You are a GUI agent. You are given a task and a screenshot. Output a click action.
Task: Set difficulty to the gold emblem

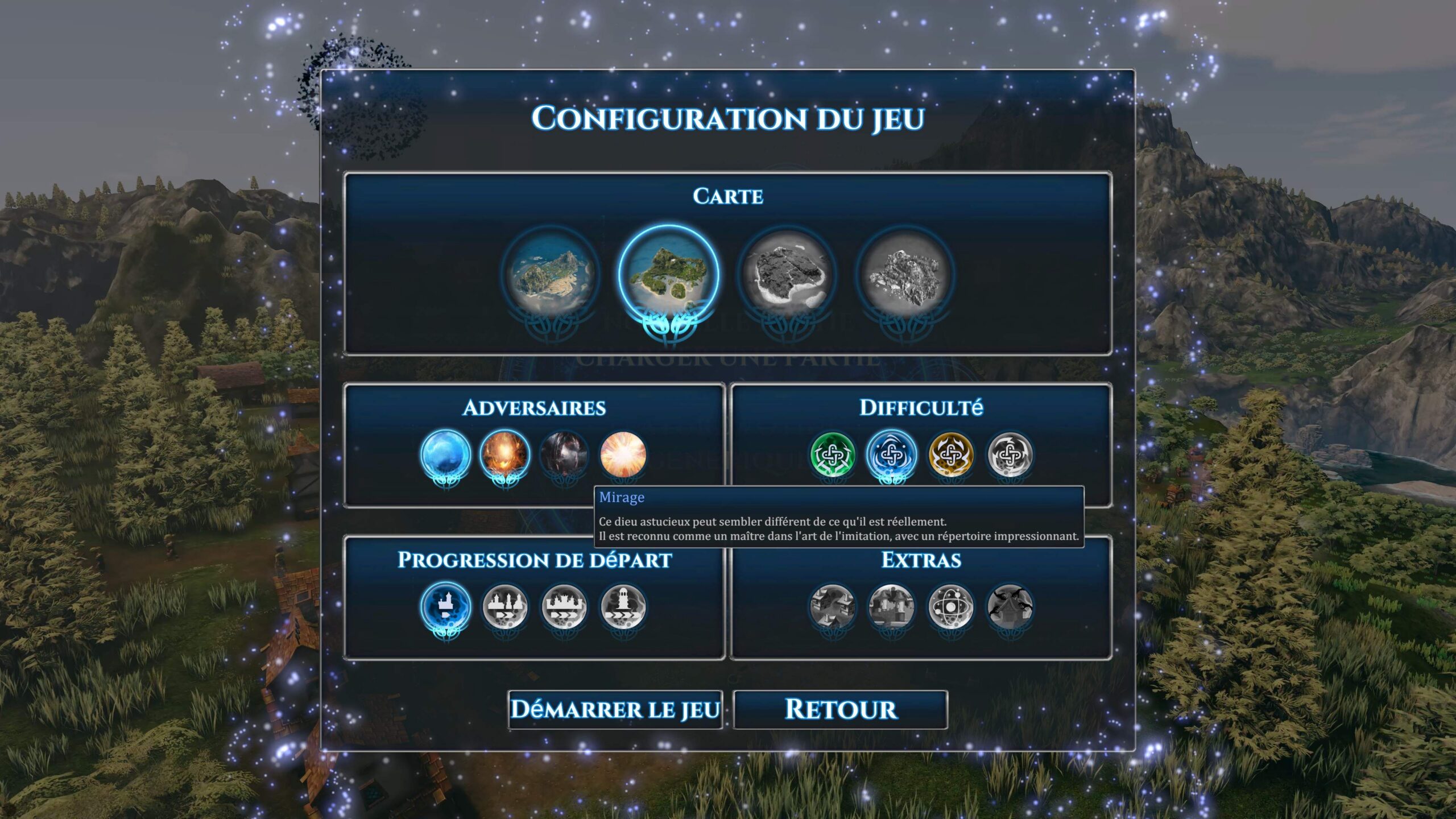pyautogui.click(x=950, y=454)
